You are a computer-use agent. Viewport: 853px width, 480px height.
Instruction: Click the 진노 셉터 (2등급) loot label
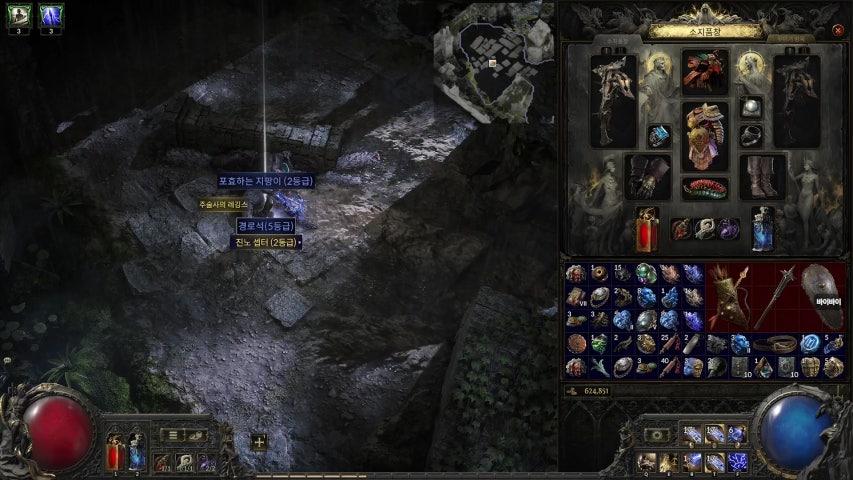pyautogui.click(x=267, y=241)
